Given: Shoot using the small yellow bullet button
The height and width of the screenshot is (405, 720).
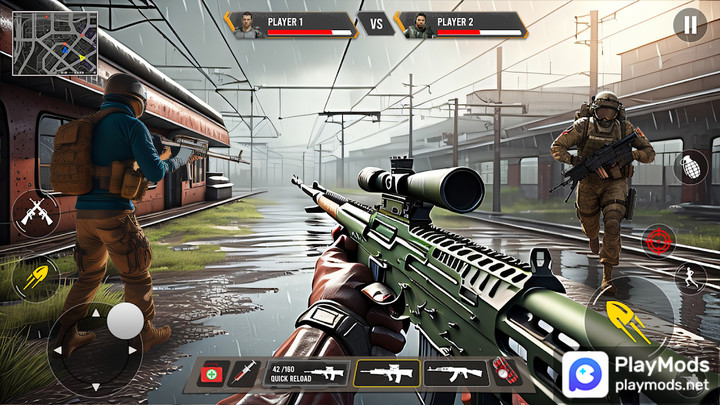Looking at the screenshot, I should (x=36, y=277).
